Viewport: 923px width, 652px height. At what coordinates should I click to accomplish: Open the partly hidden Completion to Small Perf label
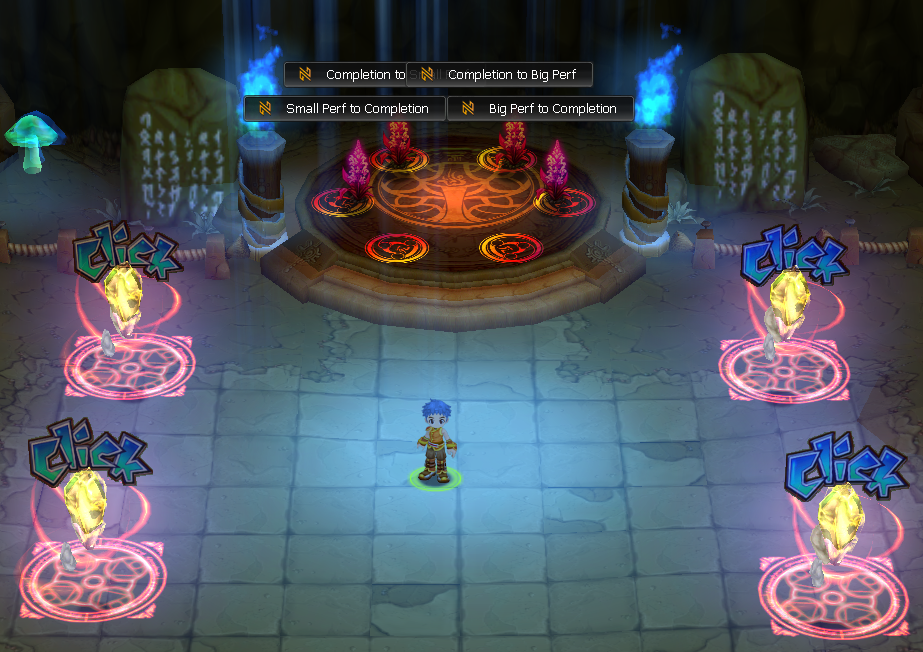coord(345,74)
